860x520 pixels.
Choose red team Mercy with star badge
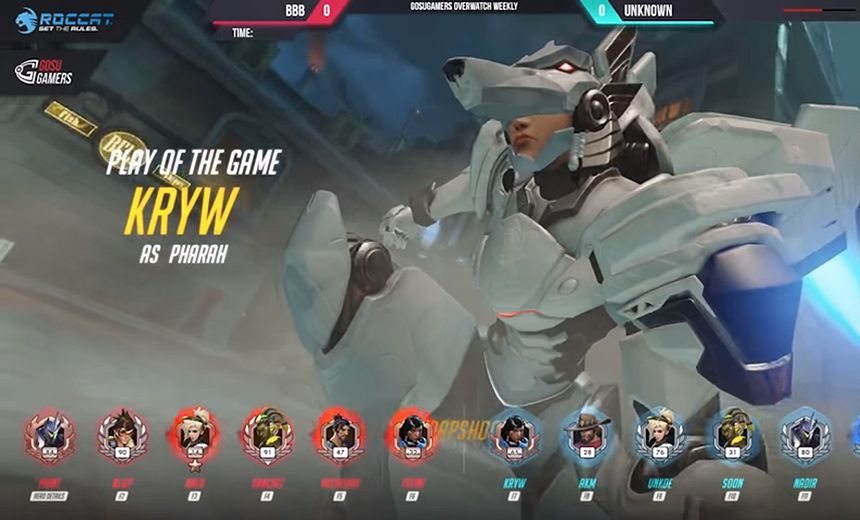pyautogui.click(x=194, y=435)
